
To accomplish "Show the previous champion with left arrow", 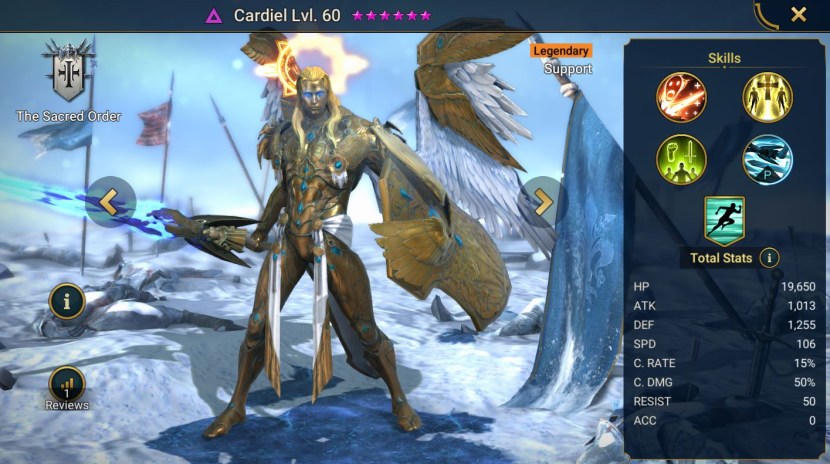I will 110,202.
